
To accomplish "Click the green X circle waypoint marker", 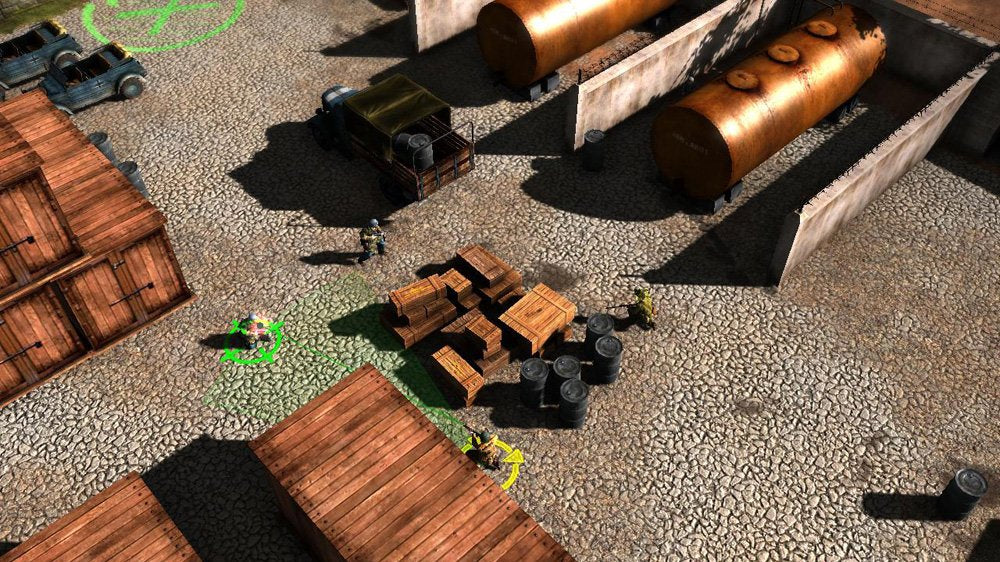I will [162, 14].
